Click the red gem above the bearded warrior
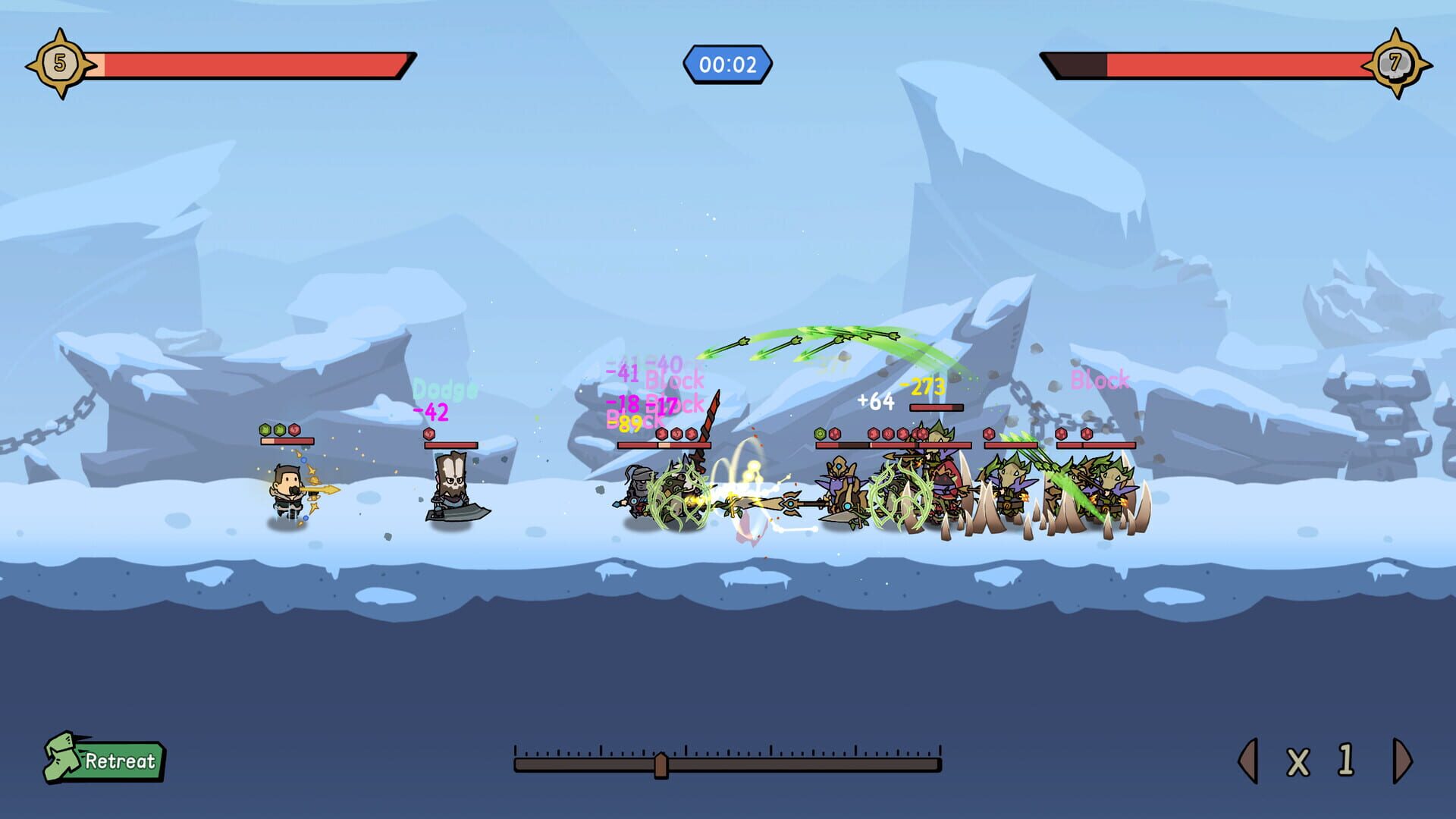The width and height of the screenshot is (1456, 819). (x=428, y=434)
